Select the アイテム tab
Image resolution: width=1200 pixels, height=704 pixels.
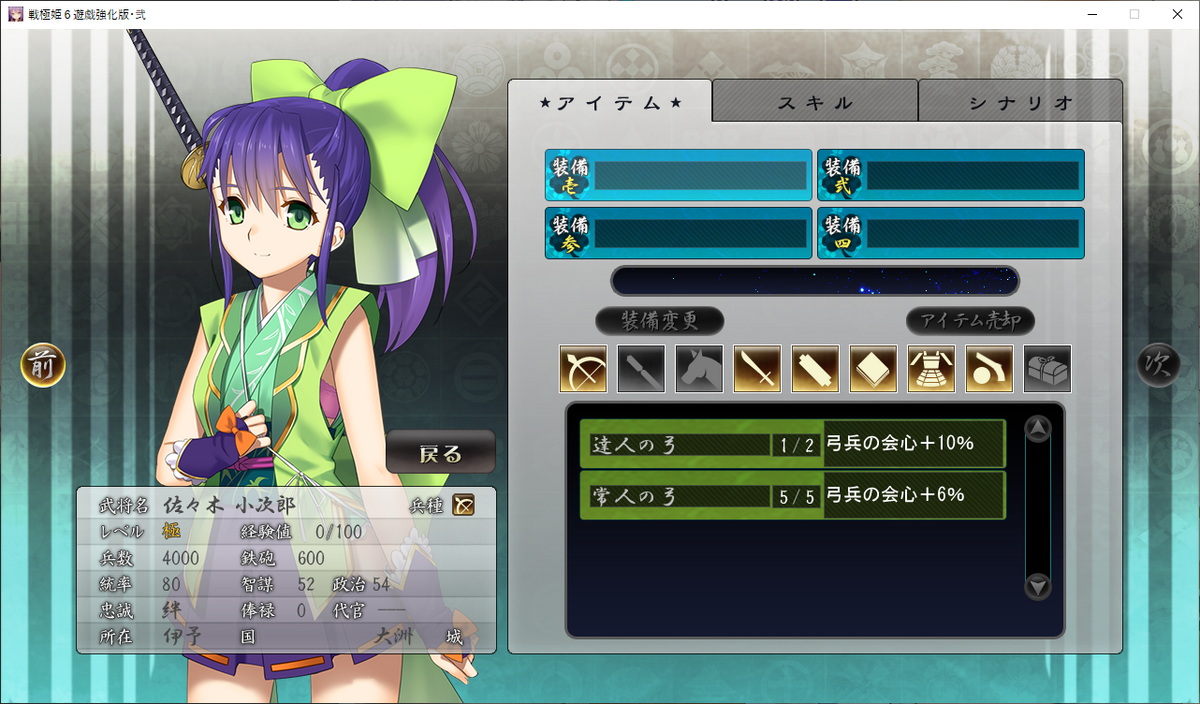(610, 102)
